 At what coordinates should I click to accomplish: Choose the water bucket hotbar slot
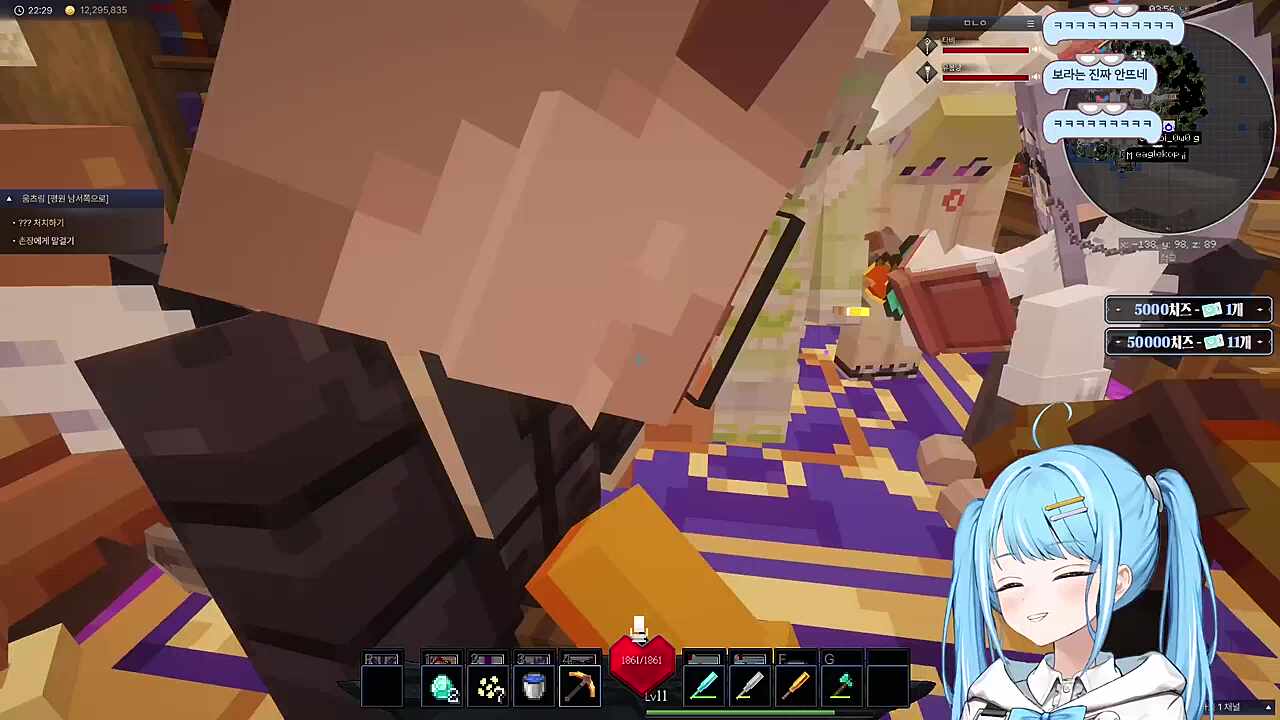[534, 688]
